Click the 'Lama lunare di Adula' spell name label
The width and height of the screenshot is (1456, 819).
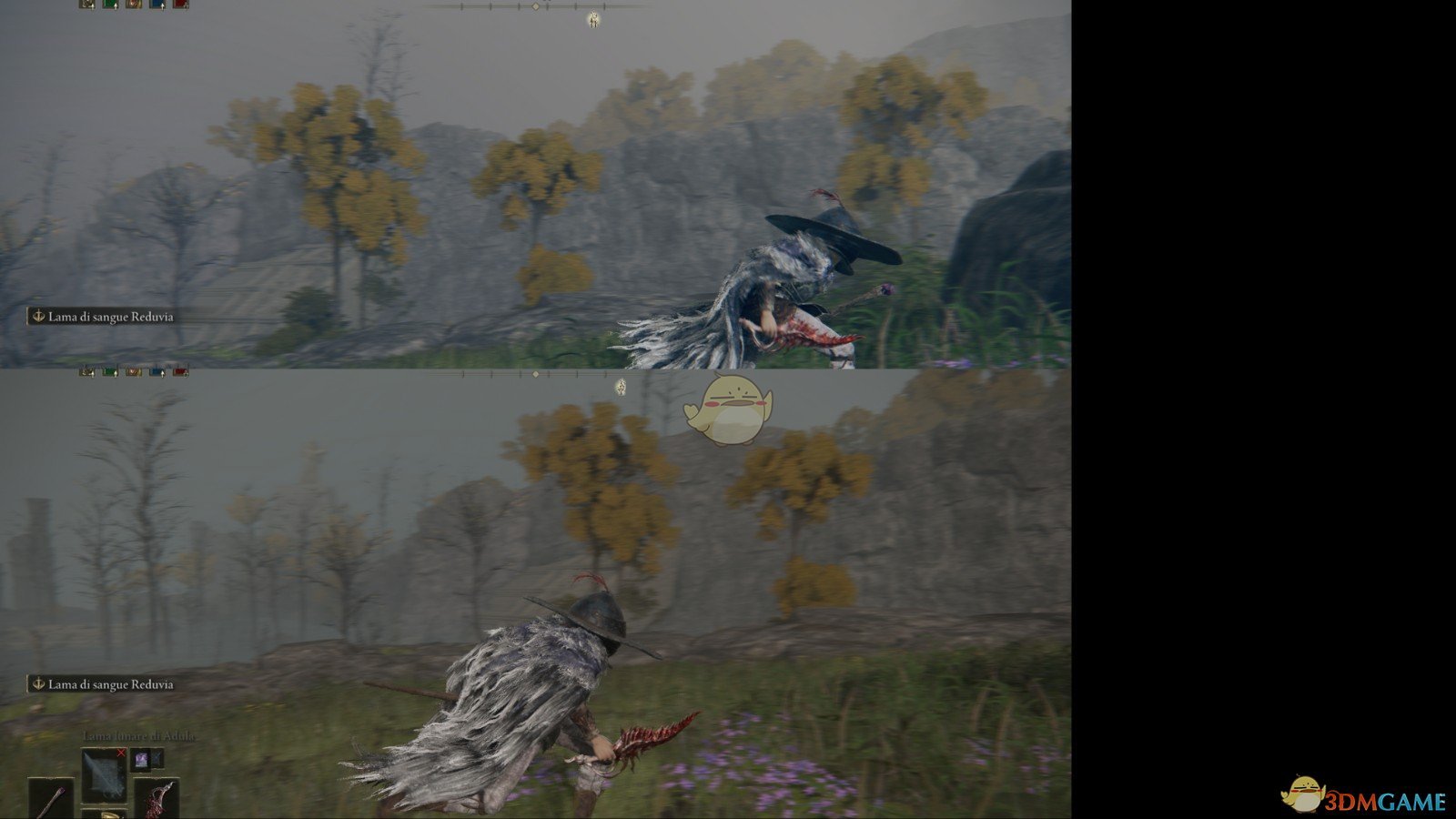click(x=139, y=736)
